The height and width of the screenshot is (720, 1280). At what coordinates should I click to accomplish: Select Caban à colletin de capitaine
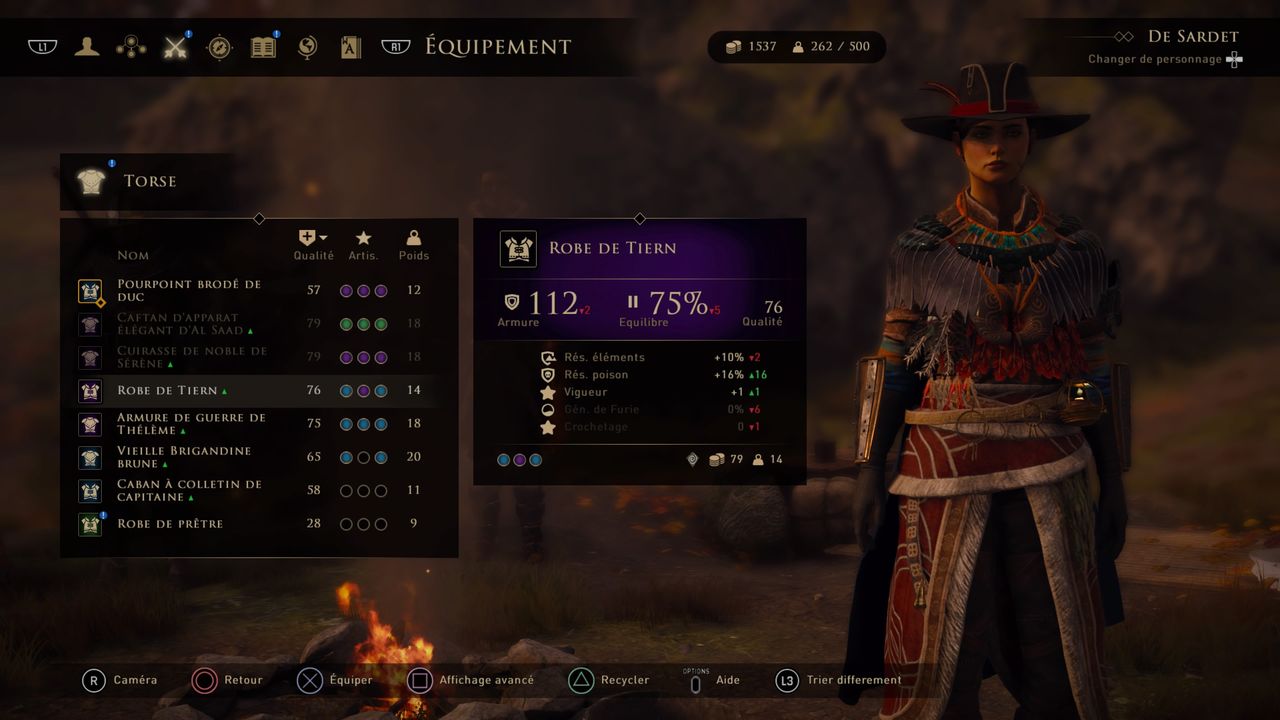coord(190,490)
